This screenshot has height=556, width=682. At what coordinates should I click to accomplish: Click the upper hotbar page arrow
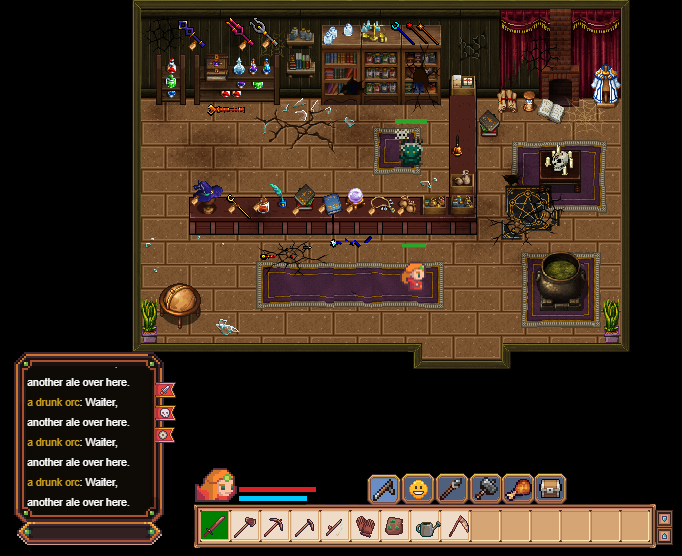coord(664,518)
